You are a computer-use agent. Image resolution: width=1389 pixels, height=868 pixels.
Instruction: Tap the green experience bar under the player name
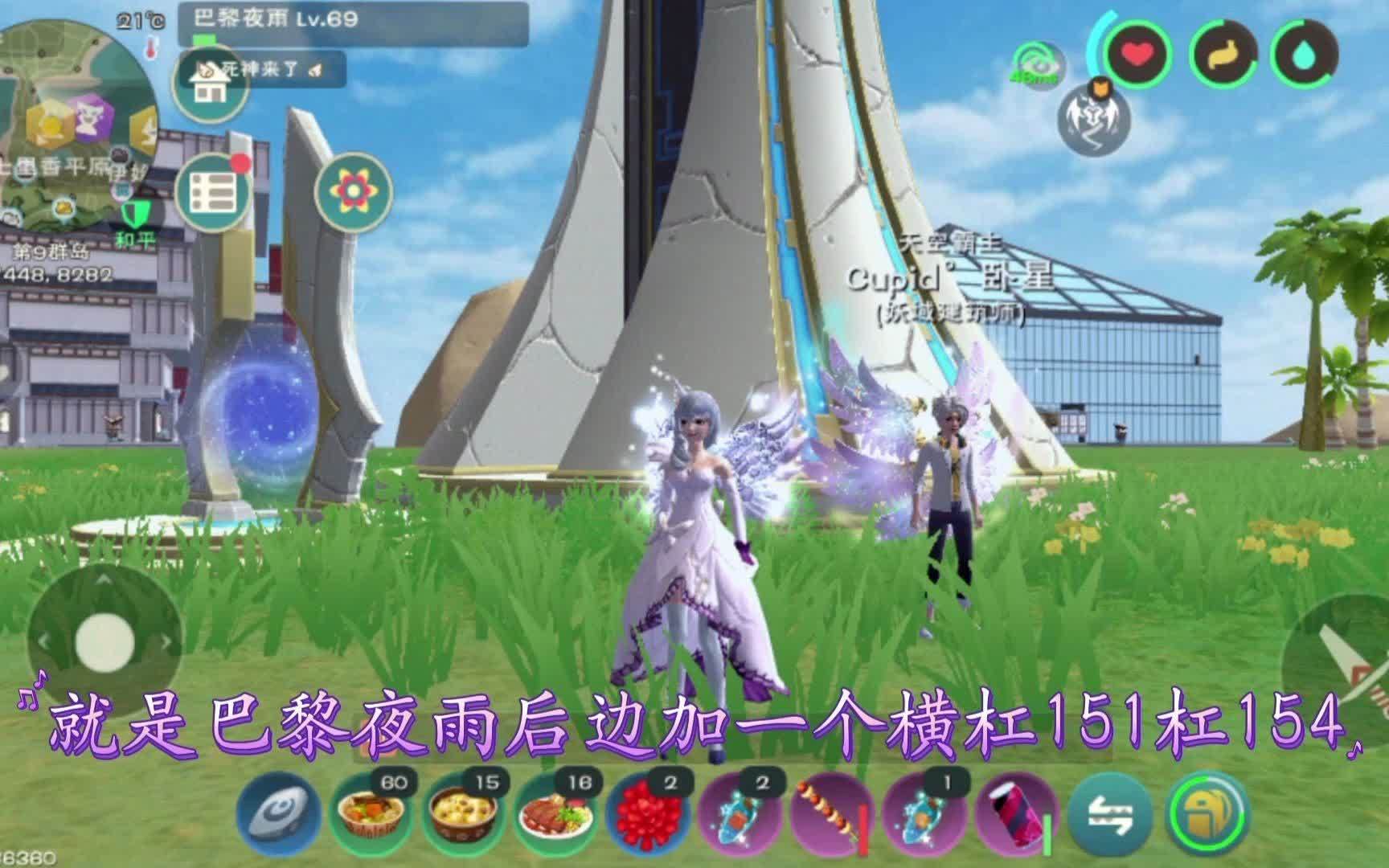[204, 39]
